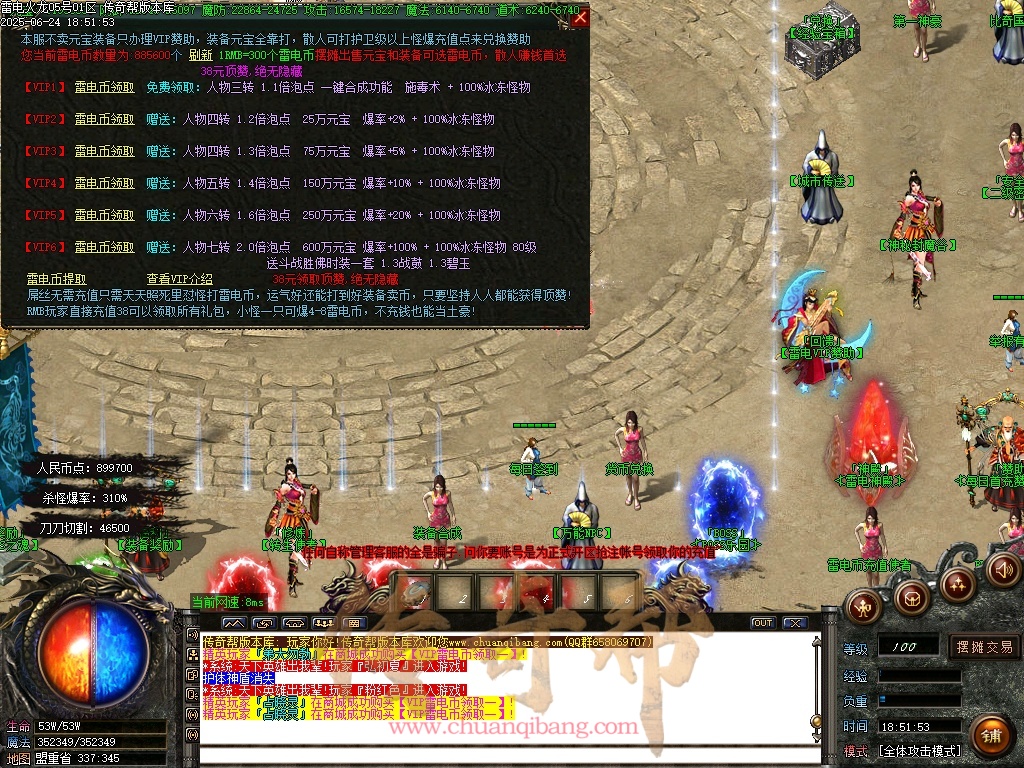Click the OUT button above chat

click(763, 622)
